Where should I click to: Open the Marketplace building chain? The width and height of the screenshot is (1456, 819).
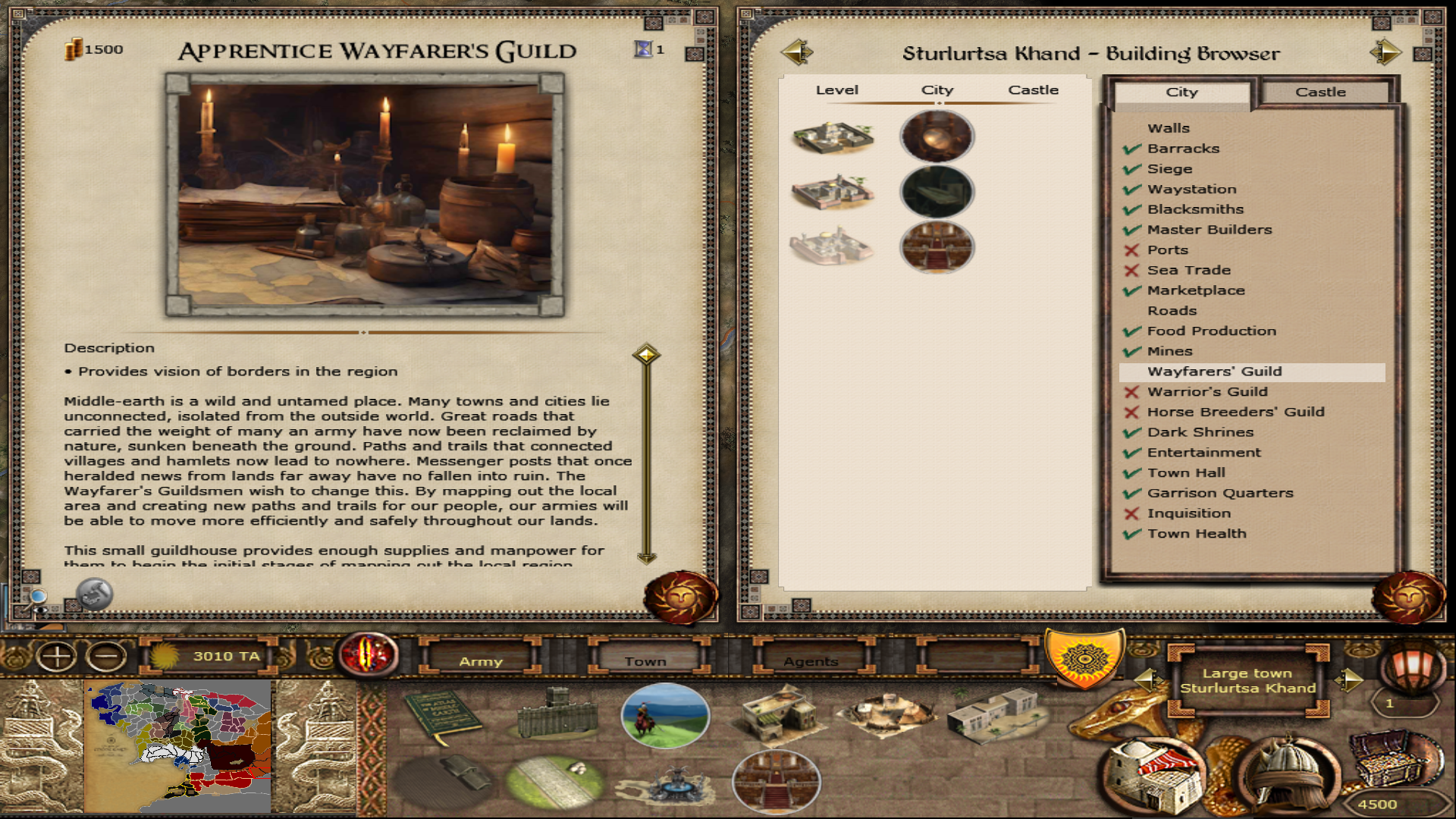[x=1196, y=290]
